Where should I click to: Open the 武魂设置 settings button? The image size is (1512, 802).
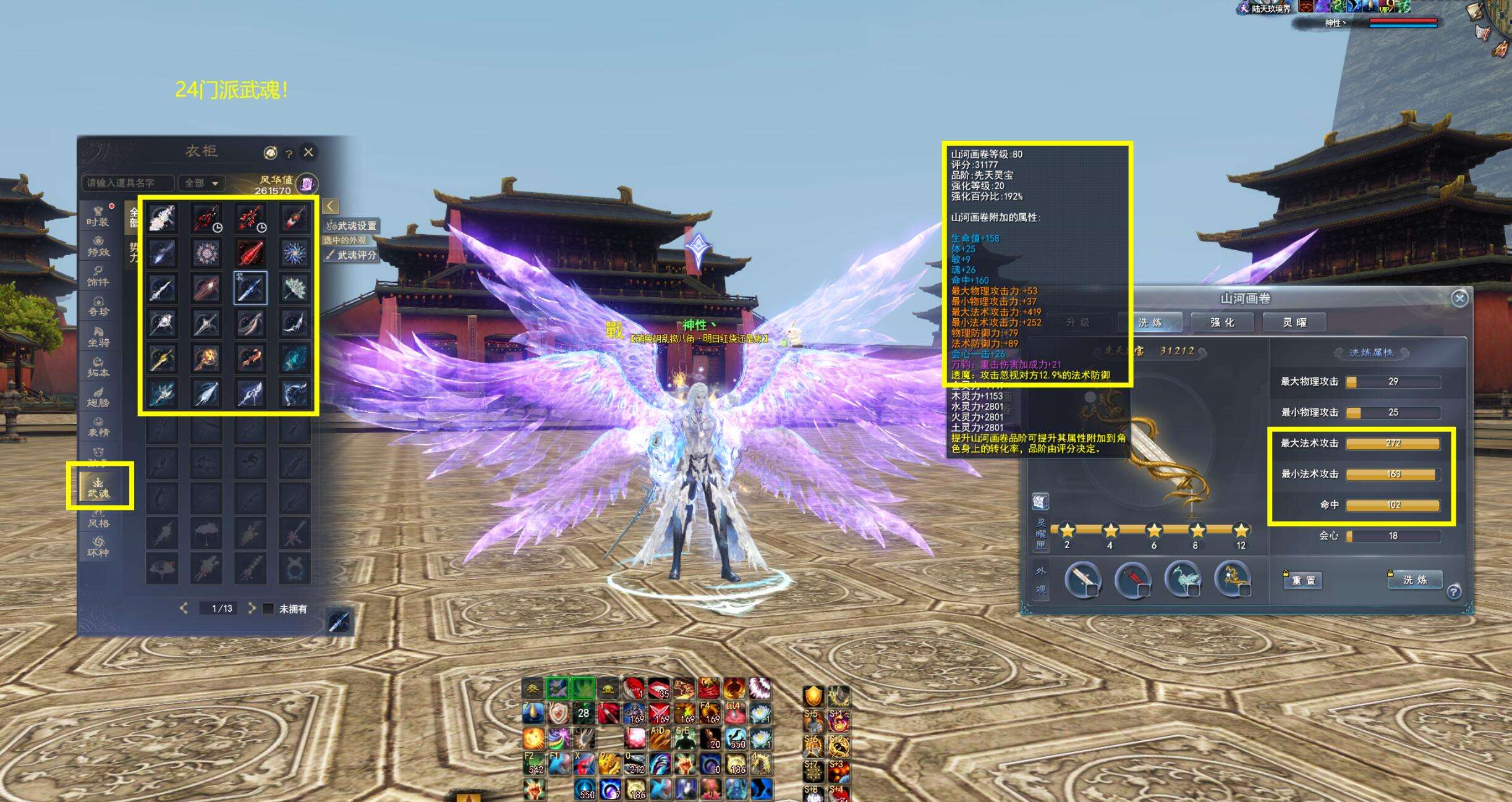pos(352,226)
